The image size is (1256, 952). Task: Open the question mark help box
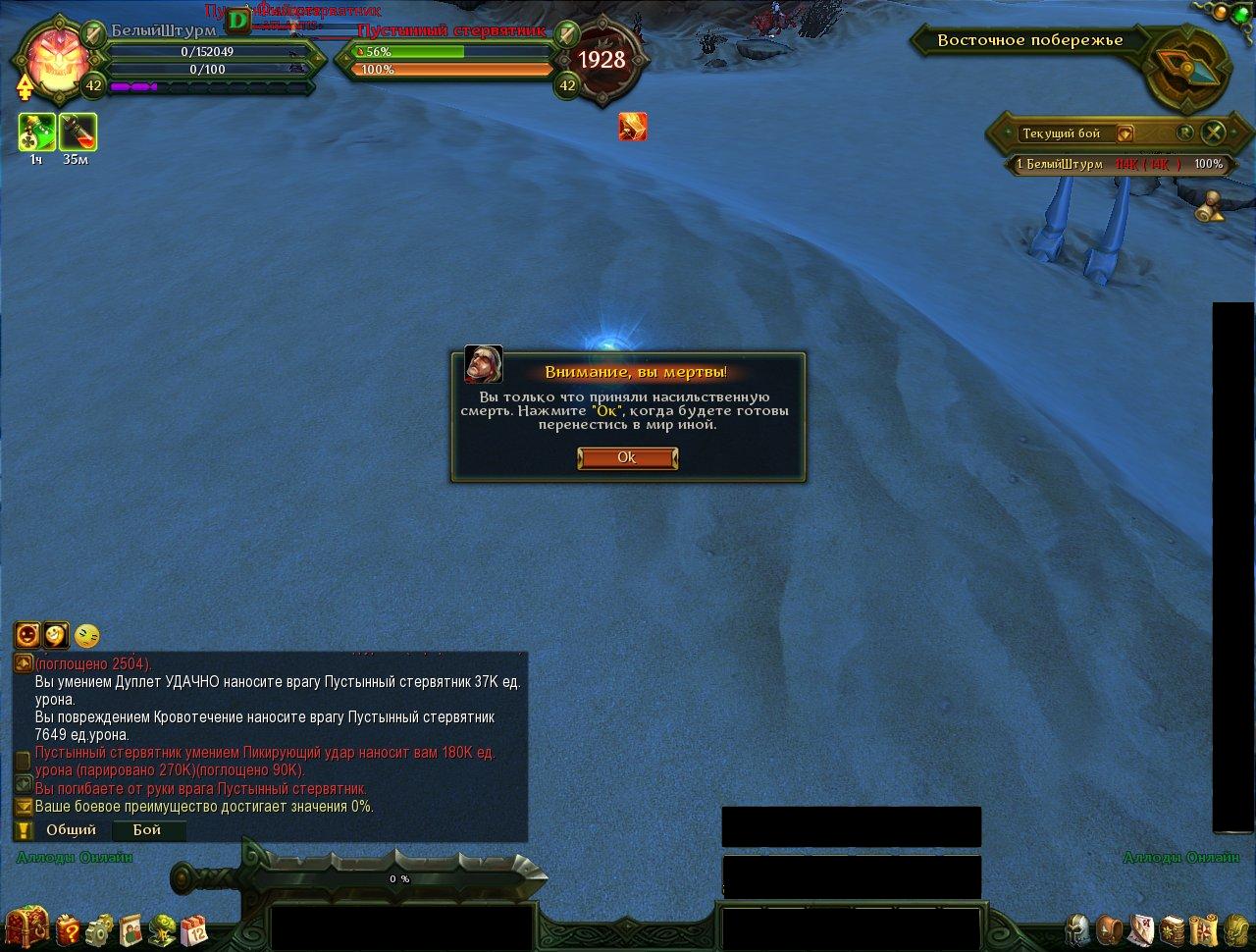[x=69, y=927]
